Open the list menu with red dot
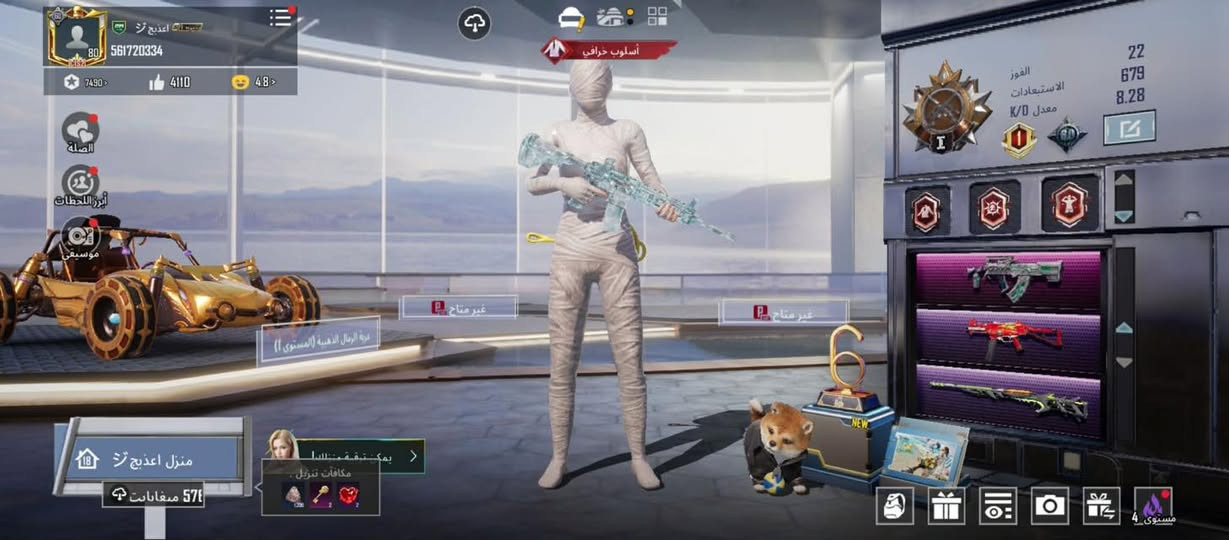 [282, 18]
